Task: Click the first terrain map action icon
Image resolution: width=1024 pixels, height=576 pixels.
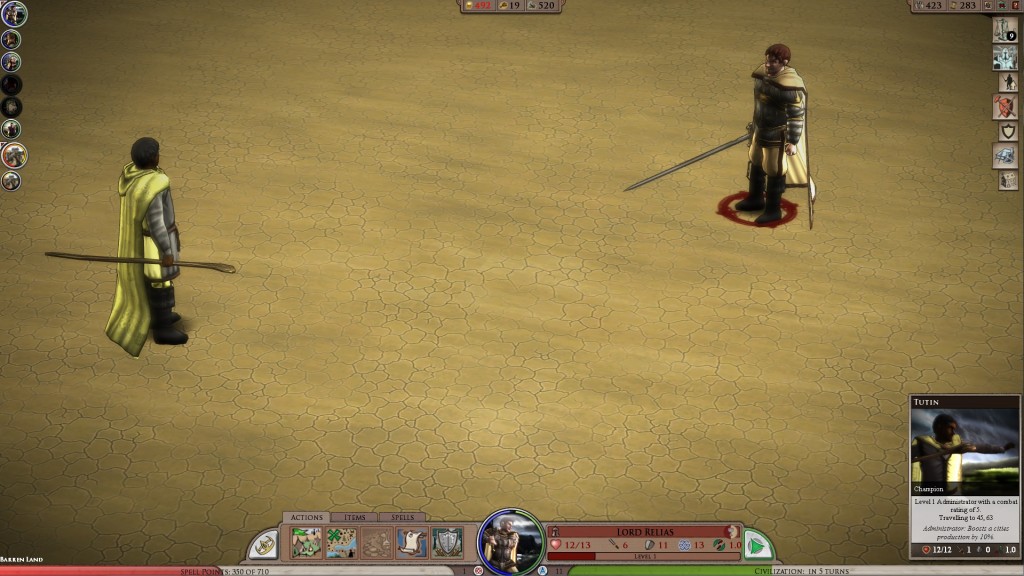Action: [306, 543]
